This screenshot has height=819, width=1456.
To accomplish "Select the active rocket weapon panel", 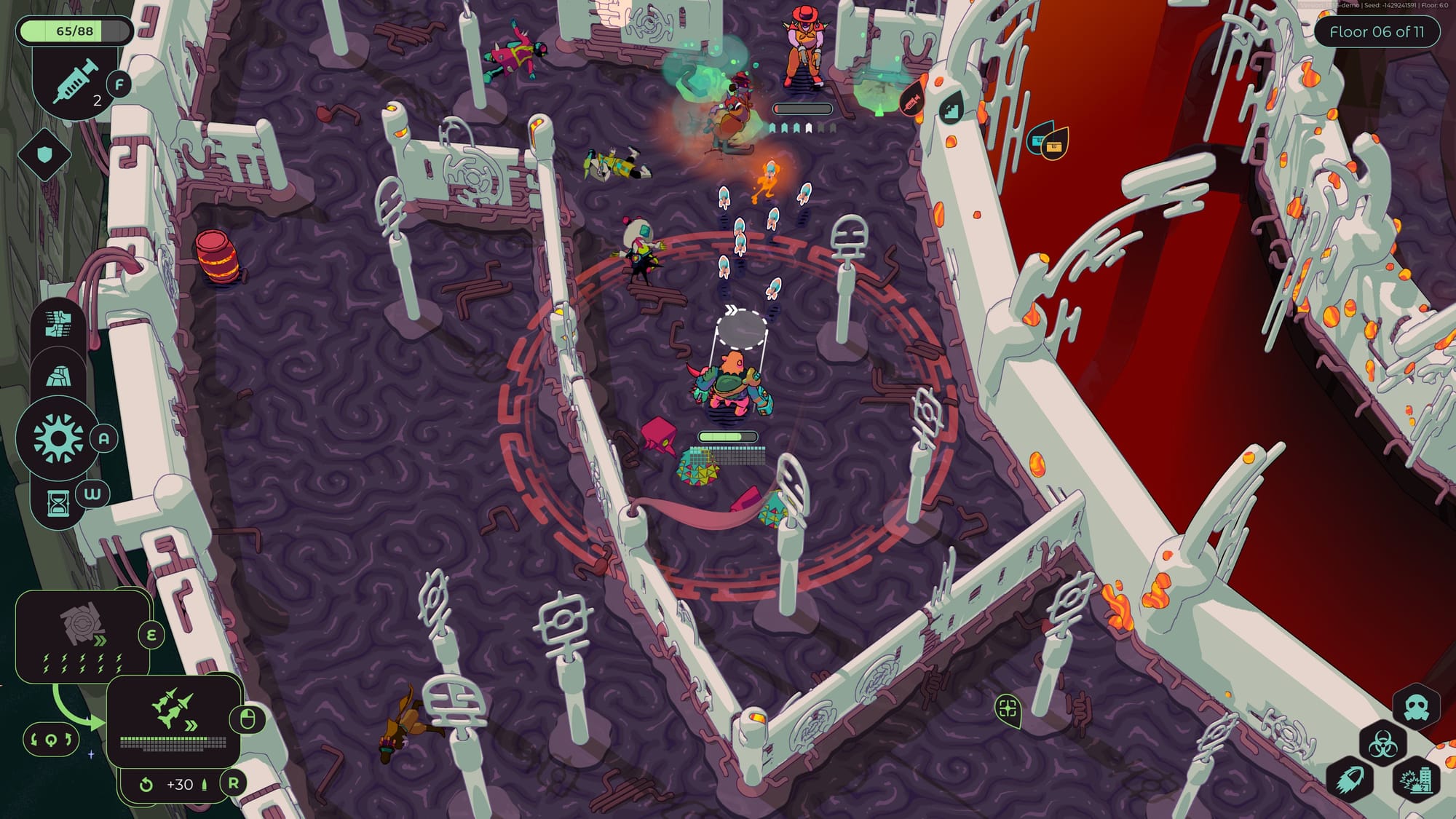I will pos(173,719).
